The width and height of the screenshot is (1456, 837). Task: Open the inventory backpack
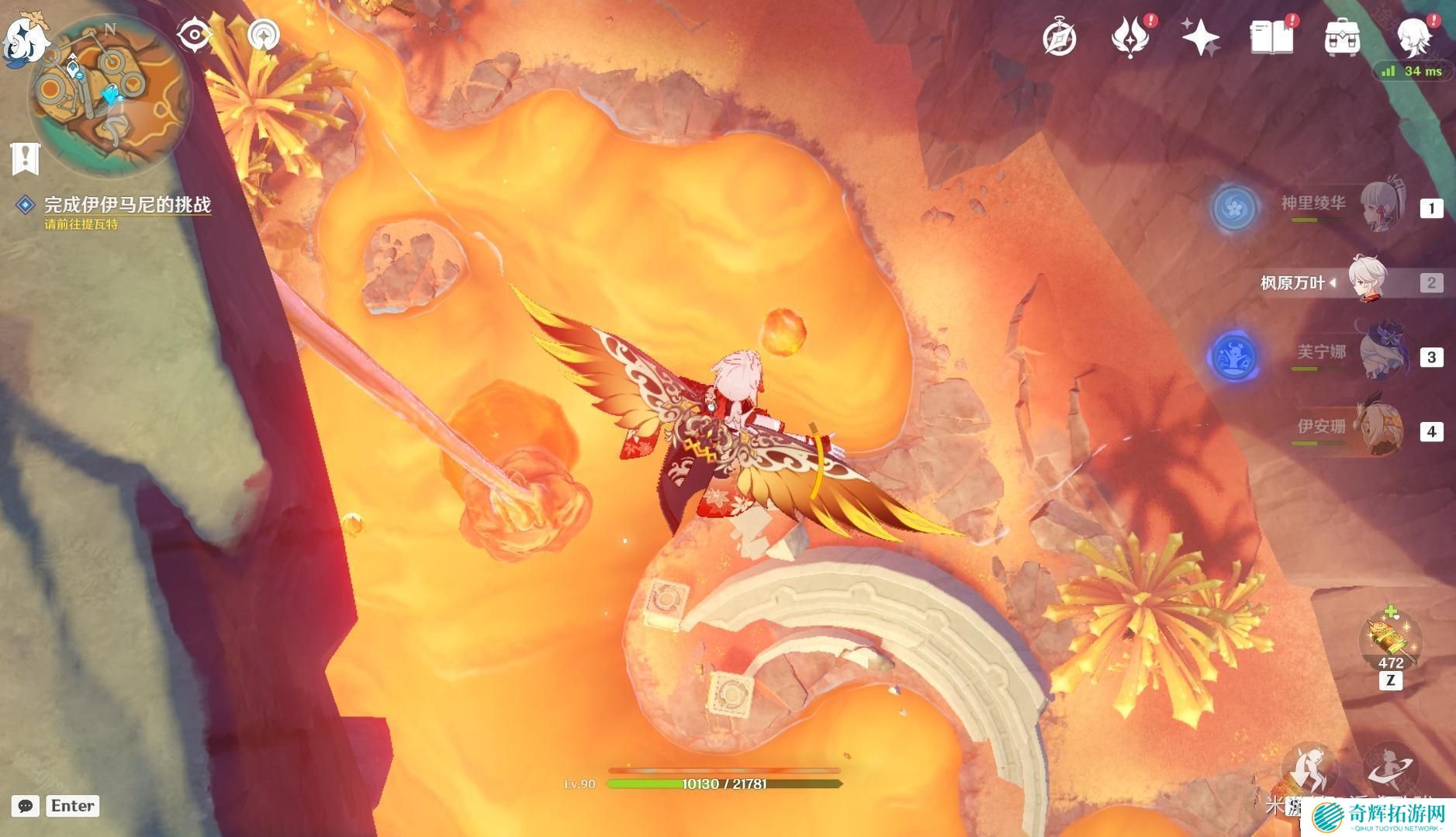1342,37
